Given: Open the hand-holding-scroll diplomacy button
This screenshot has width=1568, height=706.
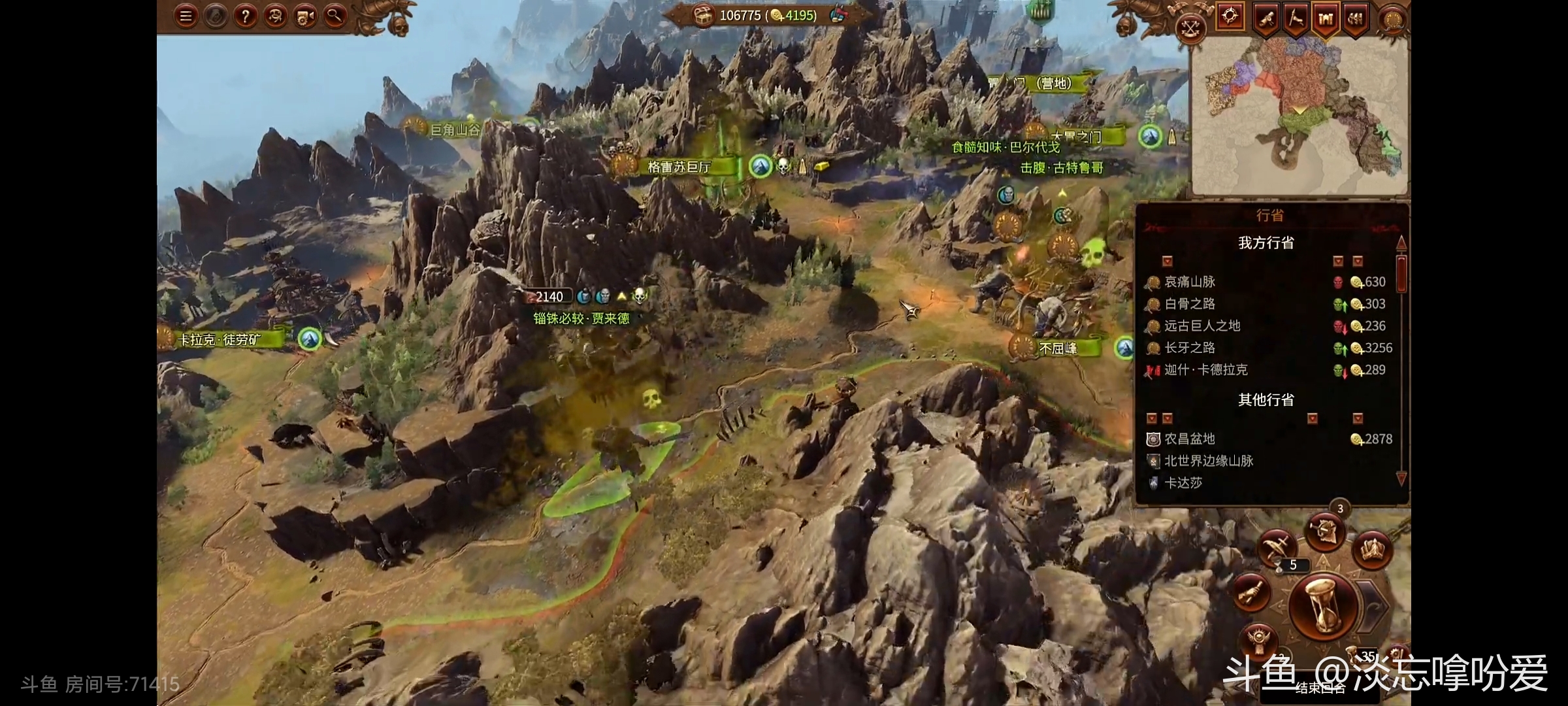Looking at the screenshot, I should [1251, 593].
